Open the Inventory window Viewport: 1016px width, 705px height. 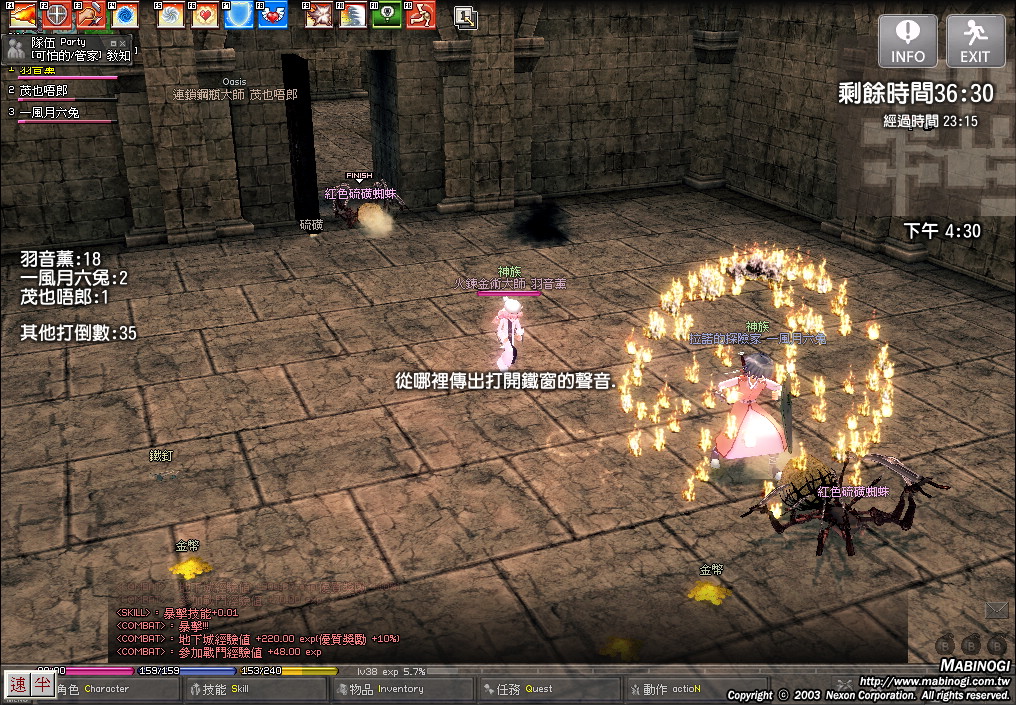[x=400, y=689]
